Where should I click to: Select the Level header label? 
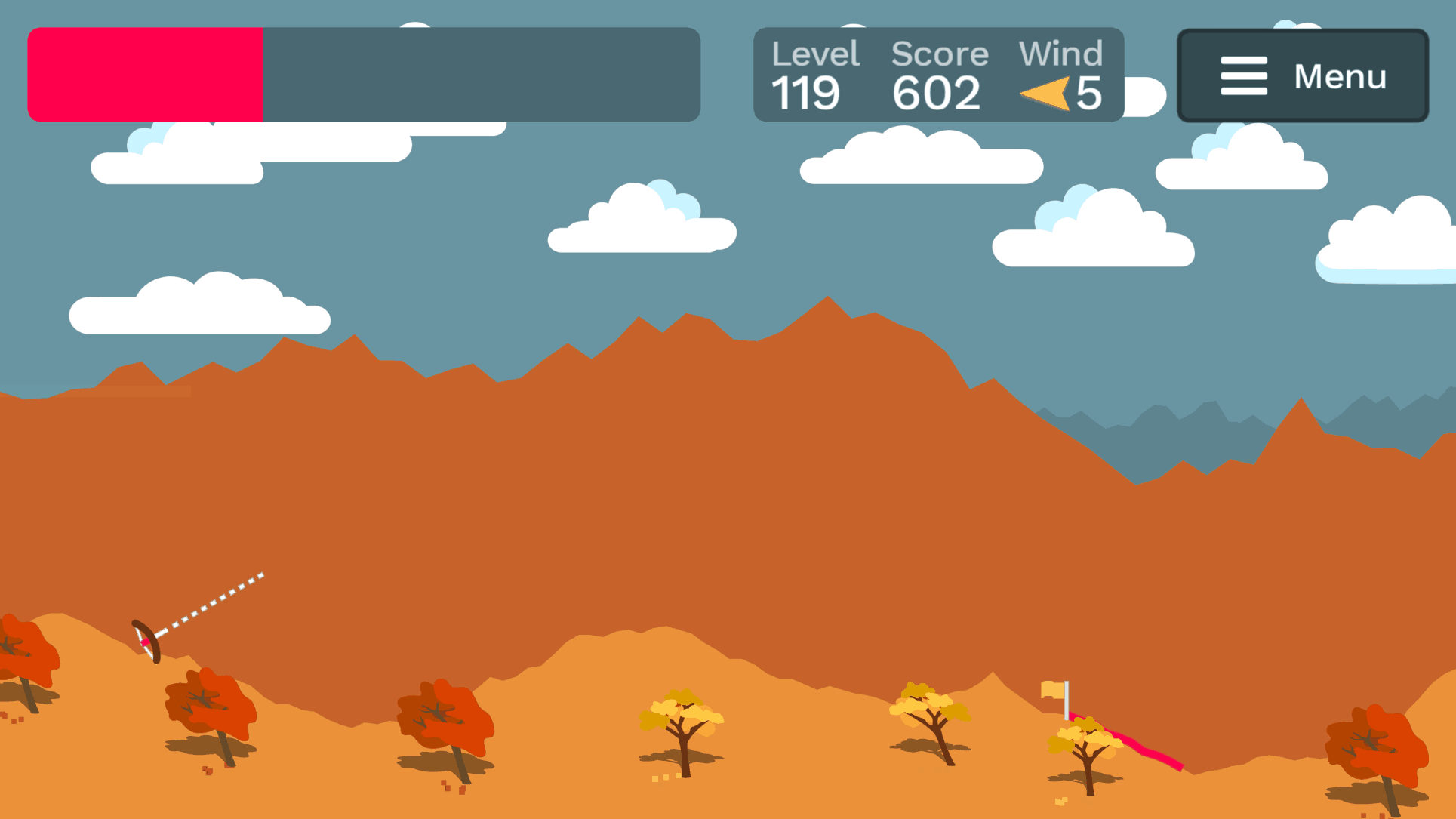tap(815, 53)
